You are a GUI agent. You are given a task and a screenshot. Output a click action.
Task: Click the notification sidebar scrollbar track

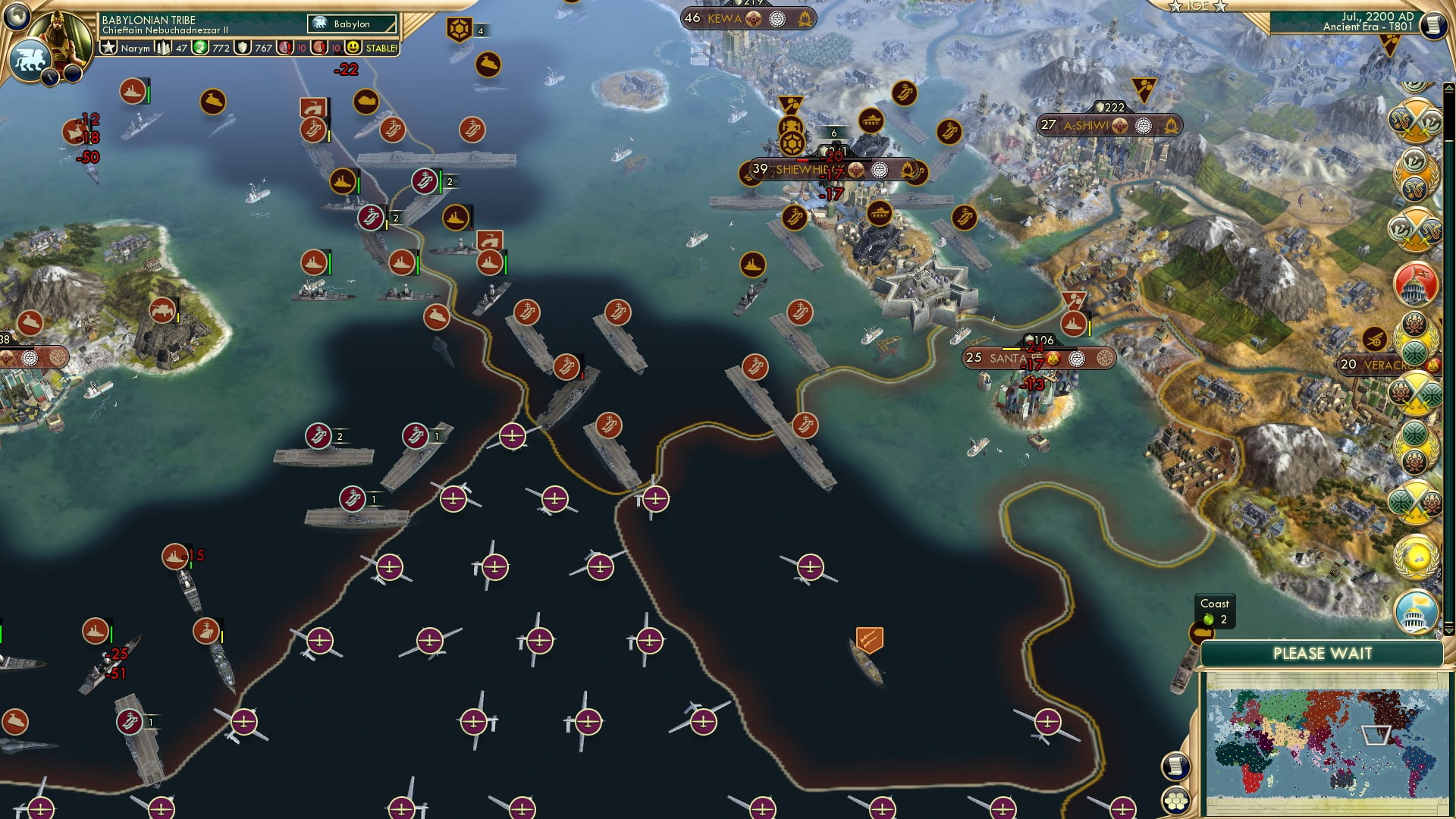click(x=1444, y=417)
